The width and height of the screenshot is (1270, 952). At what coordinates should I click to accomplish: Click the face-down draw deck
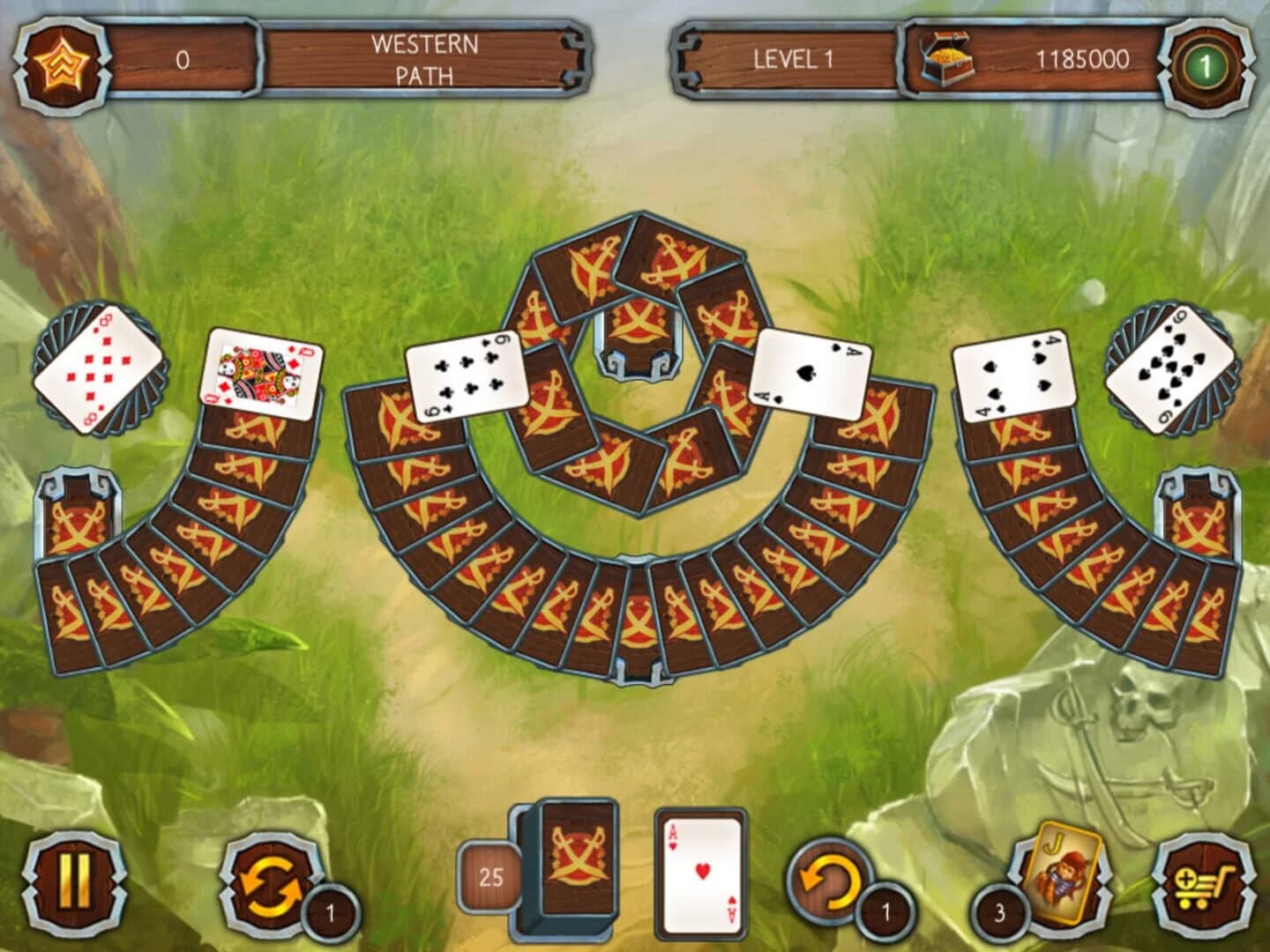click(x=578, y=868)
